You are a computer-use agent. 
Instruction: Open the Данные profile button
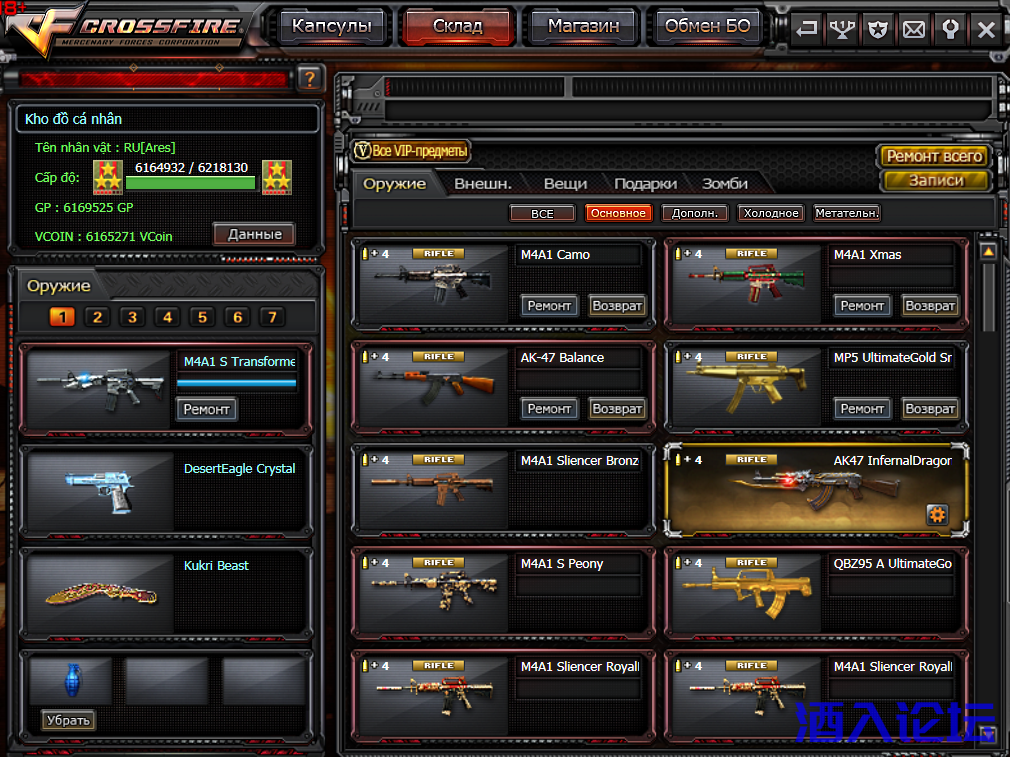(254, 234)
